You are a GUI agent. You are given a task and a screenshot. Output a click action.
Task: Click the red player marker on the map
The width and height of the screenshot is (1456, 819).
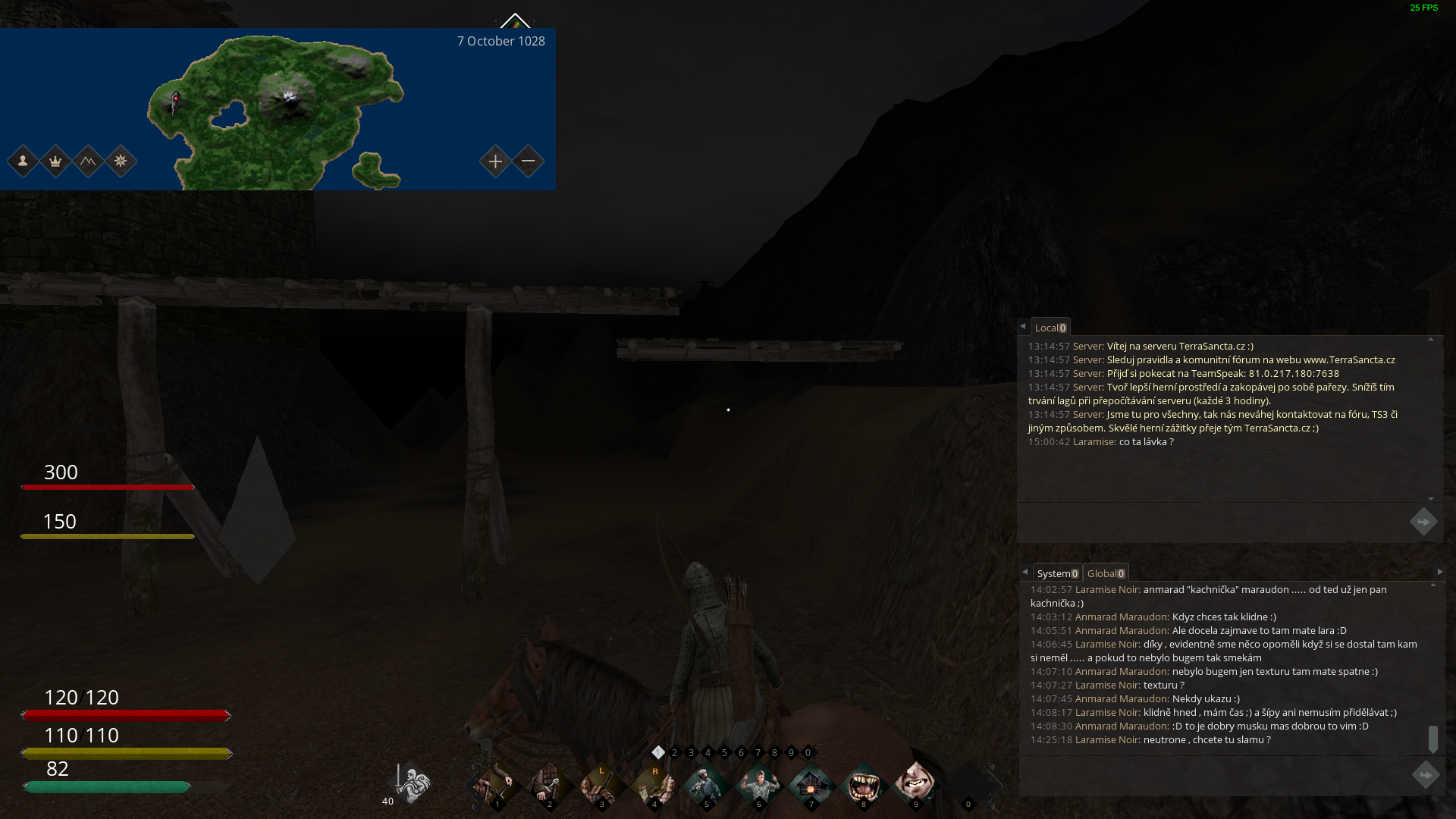(176, 99)
